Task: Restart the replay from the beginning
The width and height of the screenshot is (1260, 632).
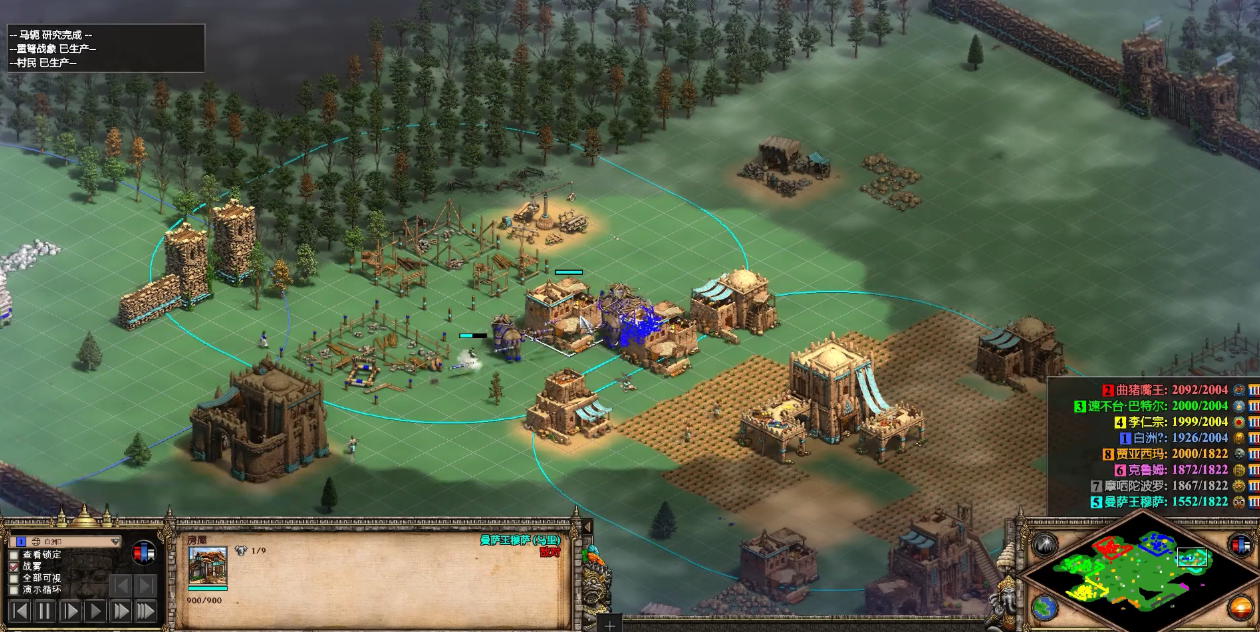Action: click(x=19, y=610)
